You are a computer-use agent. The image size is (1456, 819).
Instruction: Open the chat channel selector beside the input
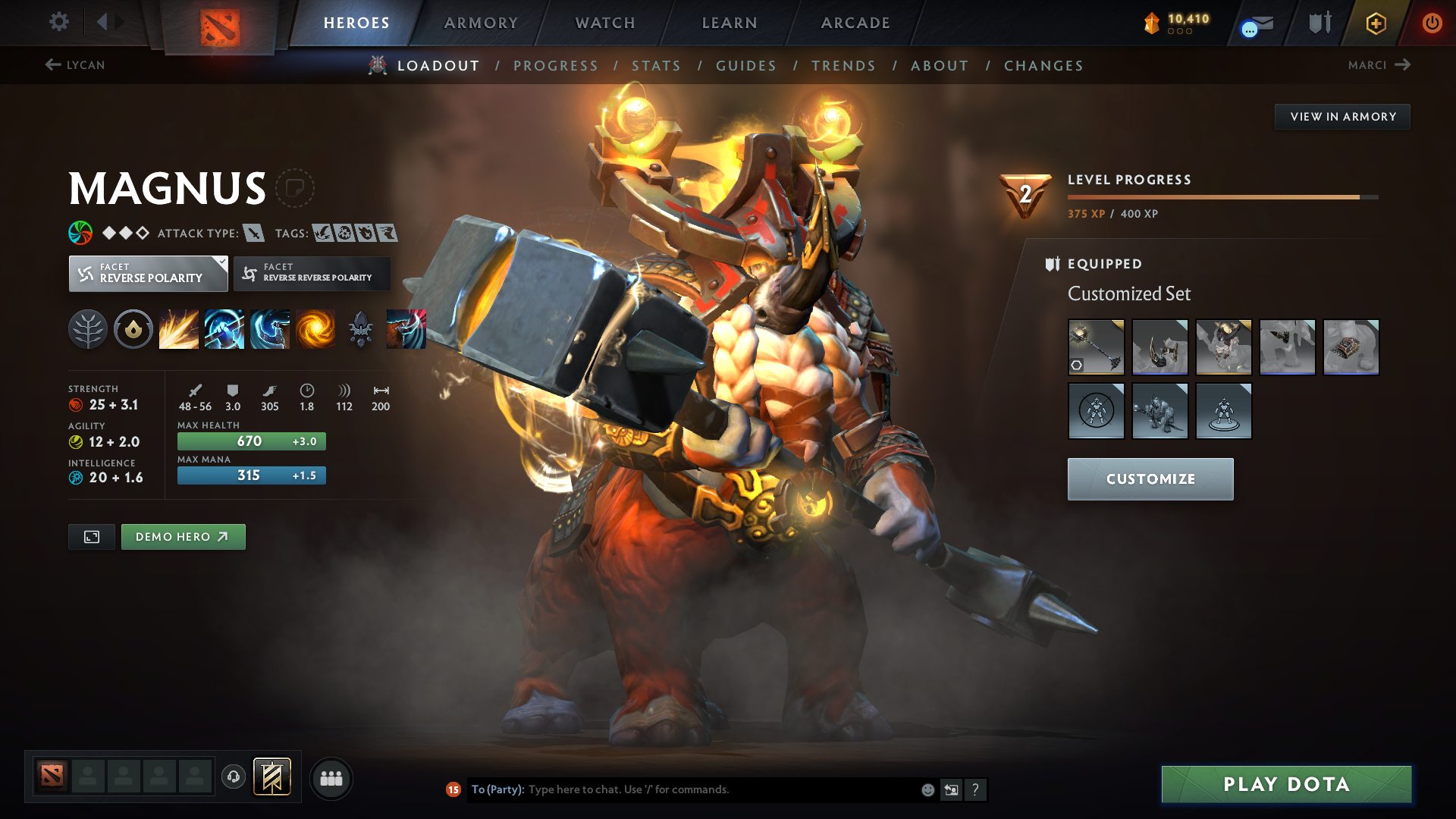(951, 789)
